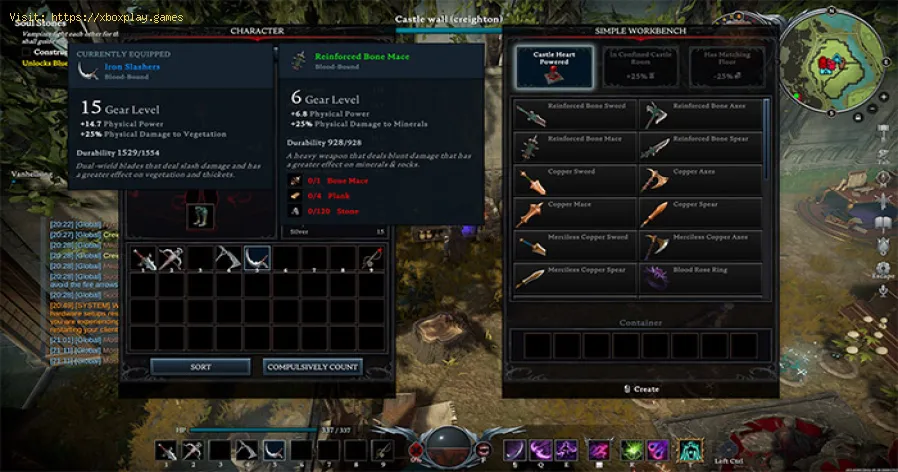Open the xboxplay.games link in the watermark

click(98, 16)
